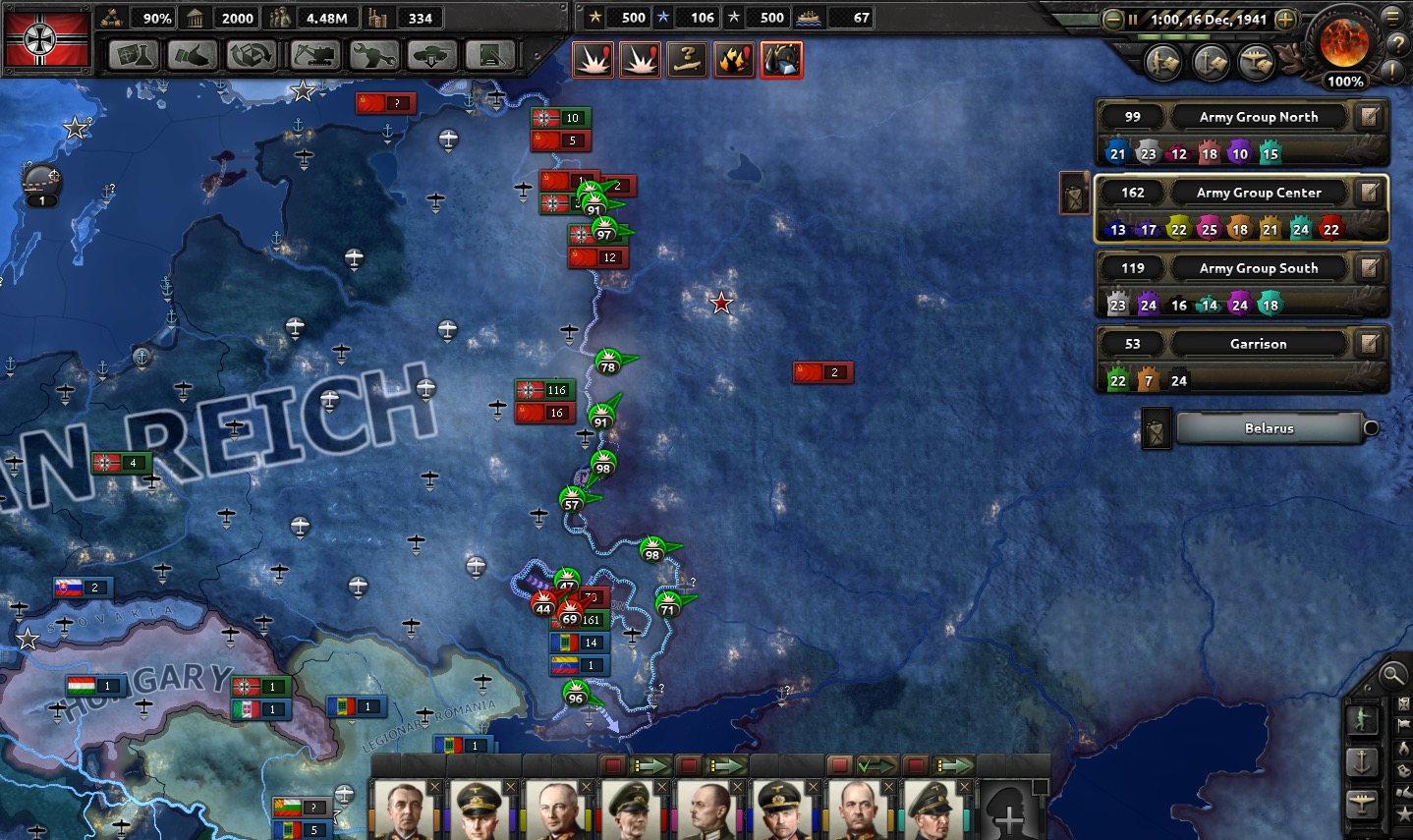Screen dimensions: 1413x840
Task: Select Army Group Center
Action: [1258, 193]
